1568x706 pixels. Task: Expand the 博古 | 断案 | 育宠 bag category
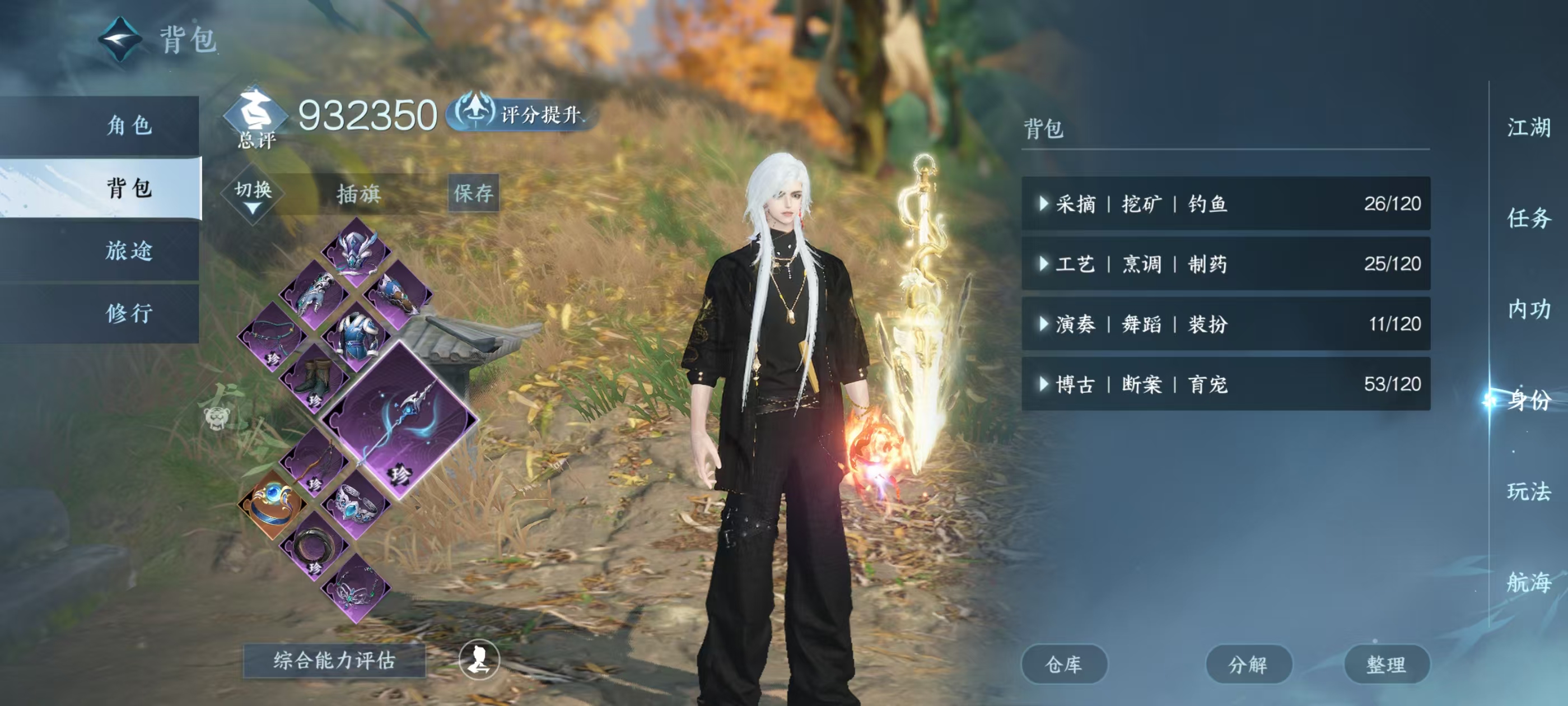[x=1225, y=384]
